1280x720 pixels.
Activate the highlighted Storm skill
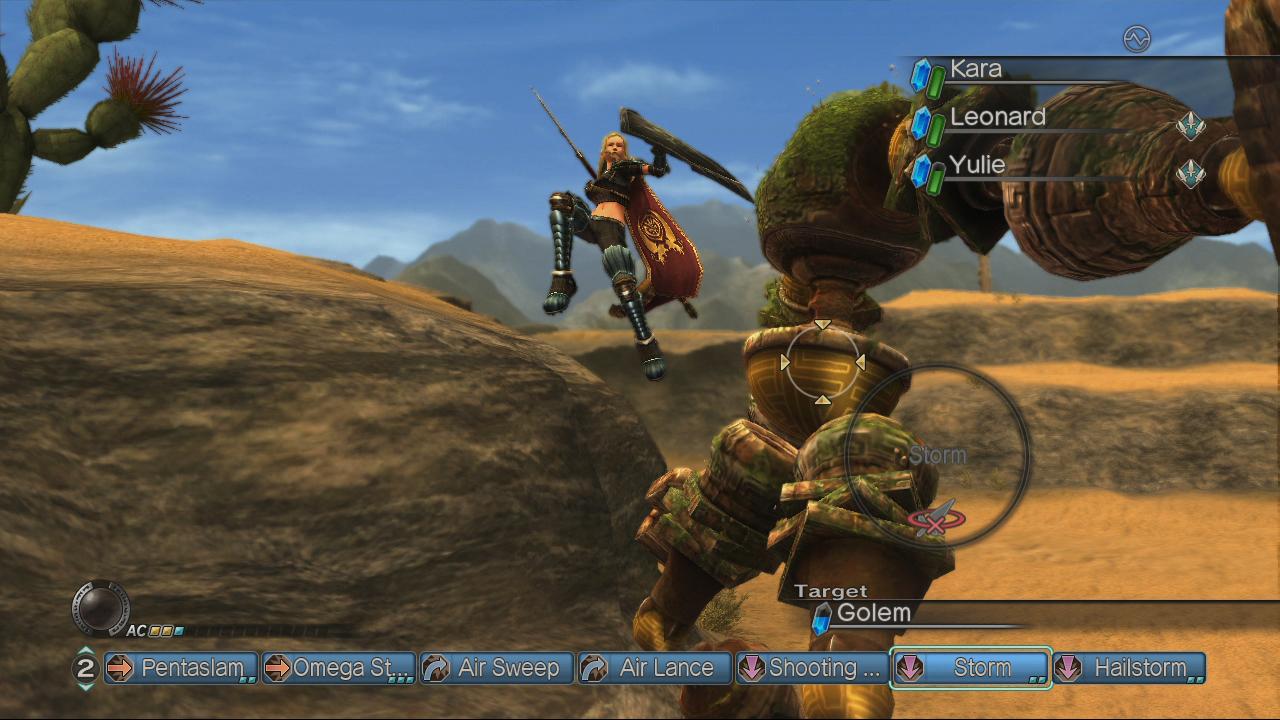(971, 668)
